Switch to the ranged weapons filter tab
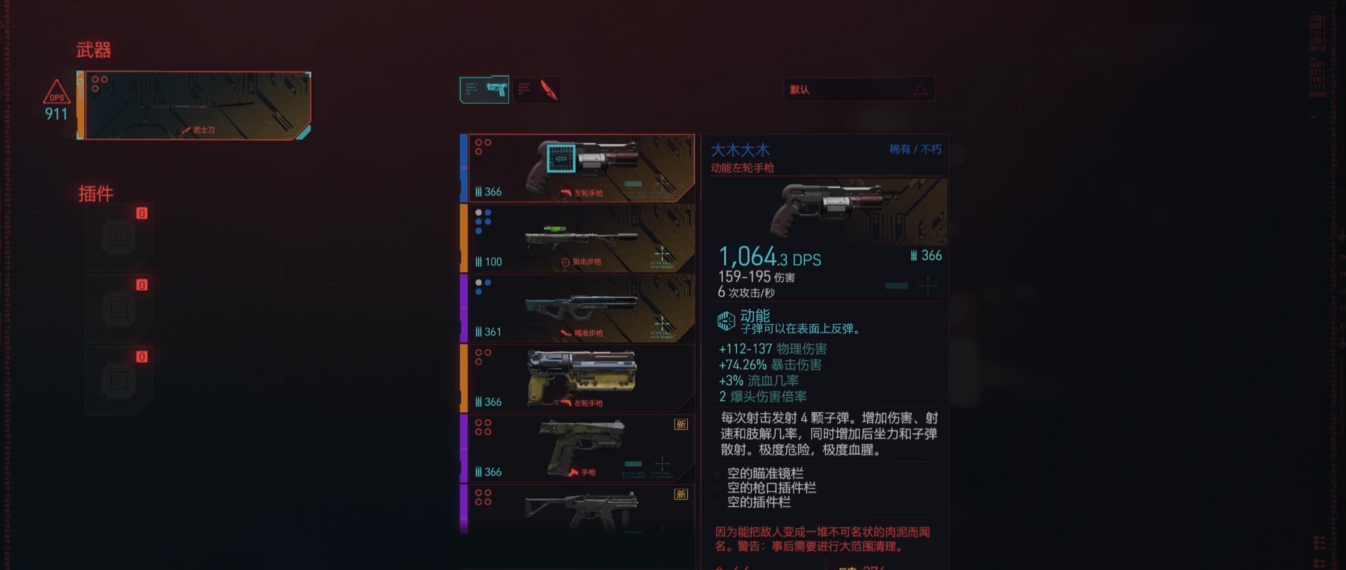 [484, 89]
